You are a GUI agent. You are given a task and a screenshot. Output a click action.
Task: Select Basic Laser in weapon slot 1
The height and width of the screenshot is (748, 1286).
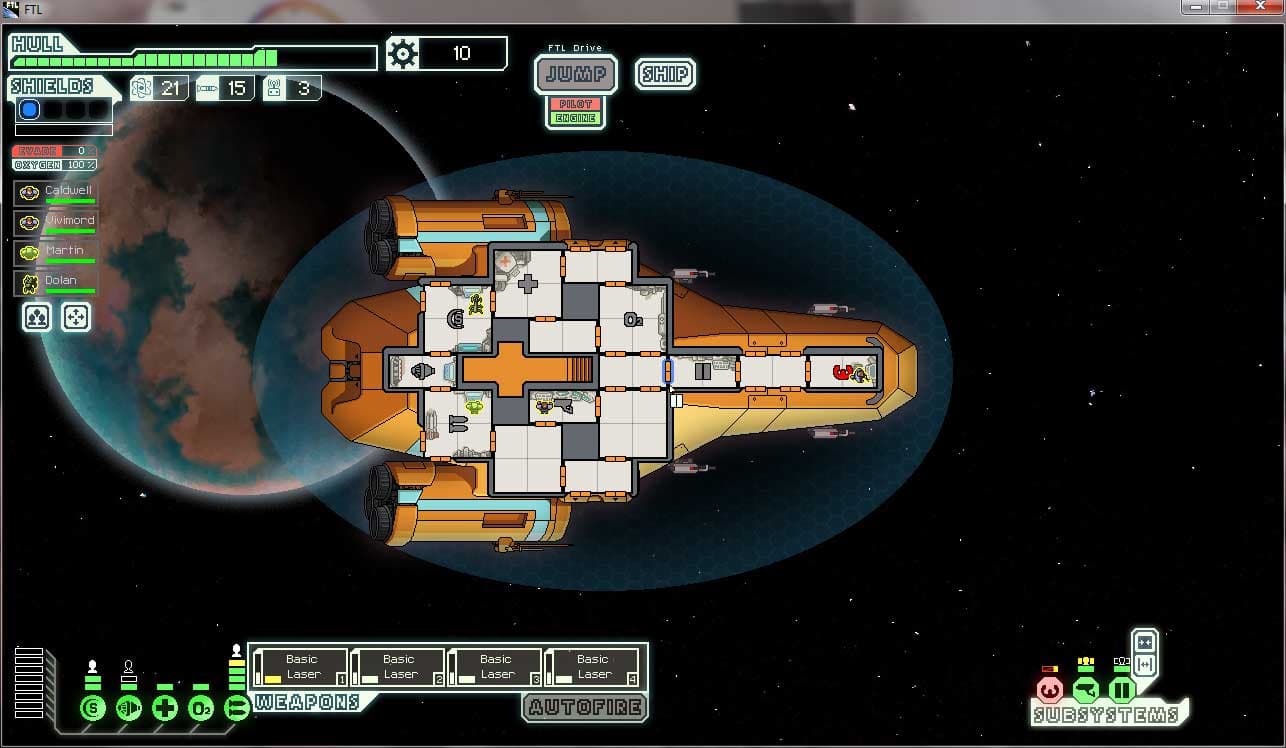(300, 667)
